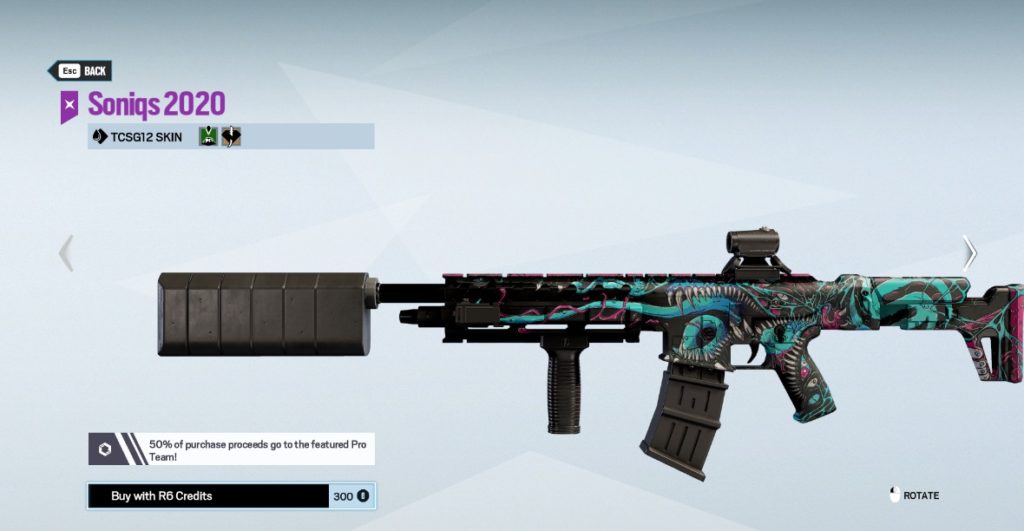This screenshot has width=1024, height=531.
Task: Show the next weapon skin
Action: click(969, 253)
